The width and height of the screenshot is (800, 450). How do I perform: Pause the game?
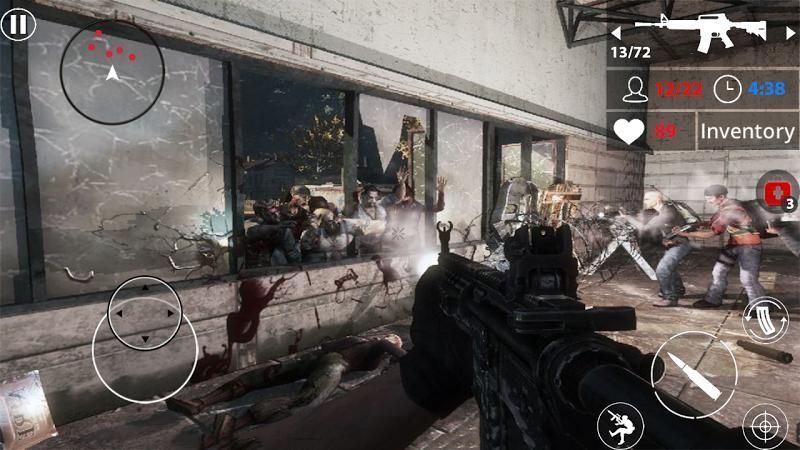coord(18,22)
